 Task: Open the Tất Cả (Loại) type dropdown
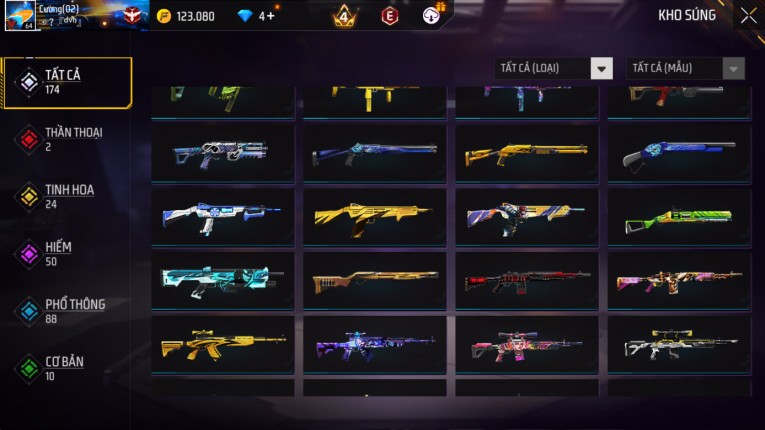[x=553, y=68]
